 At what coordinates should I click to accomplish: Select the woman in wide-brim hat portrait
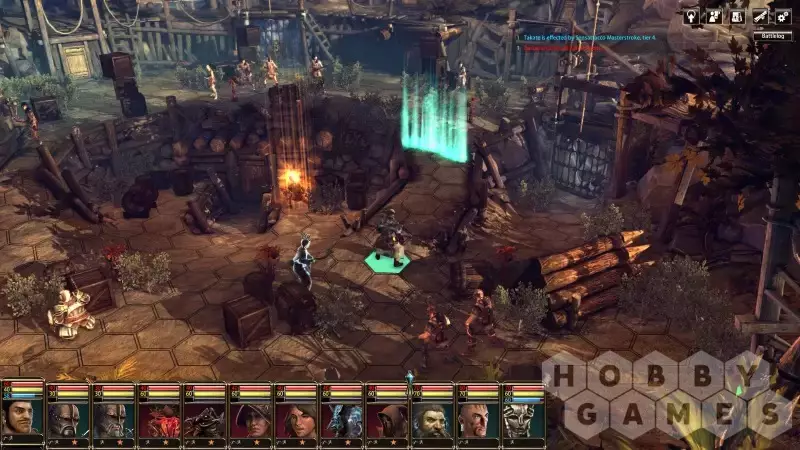250,419
